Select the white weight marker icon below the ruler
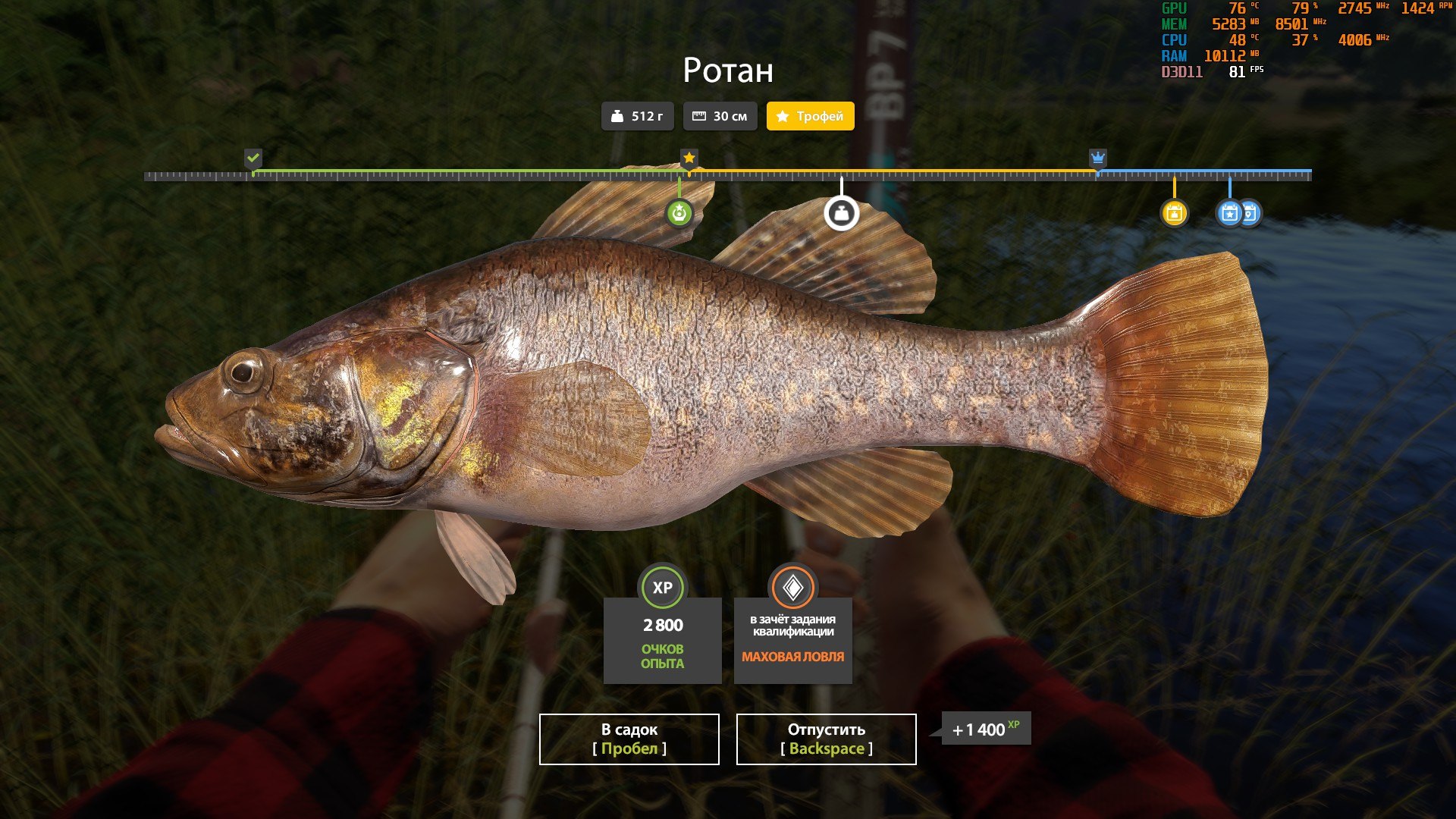Image resolution: width=1456 pixels, height=819 pixels. [842, 213]
